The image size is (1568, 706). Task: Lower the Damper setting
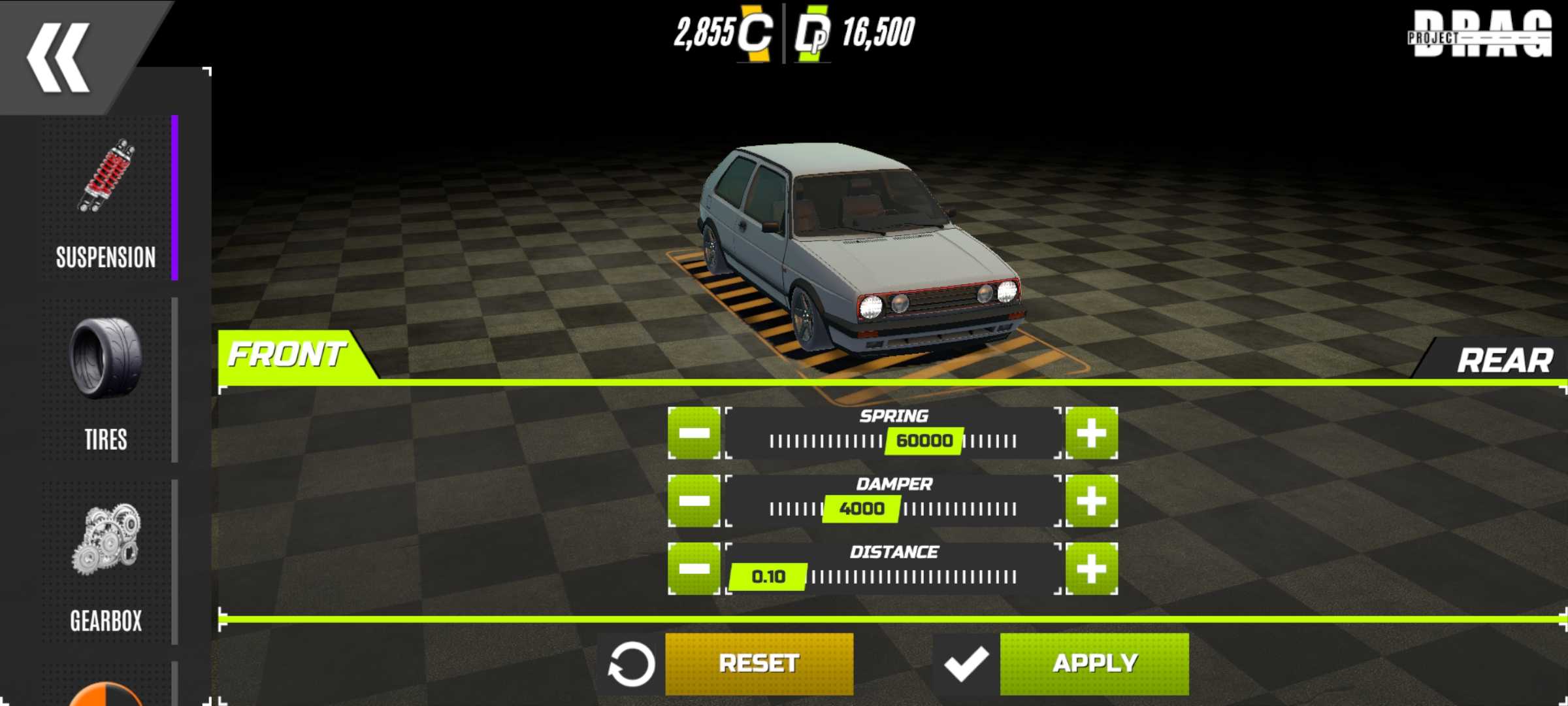click(x=694, y=501)
